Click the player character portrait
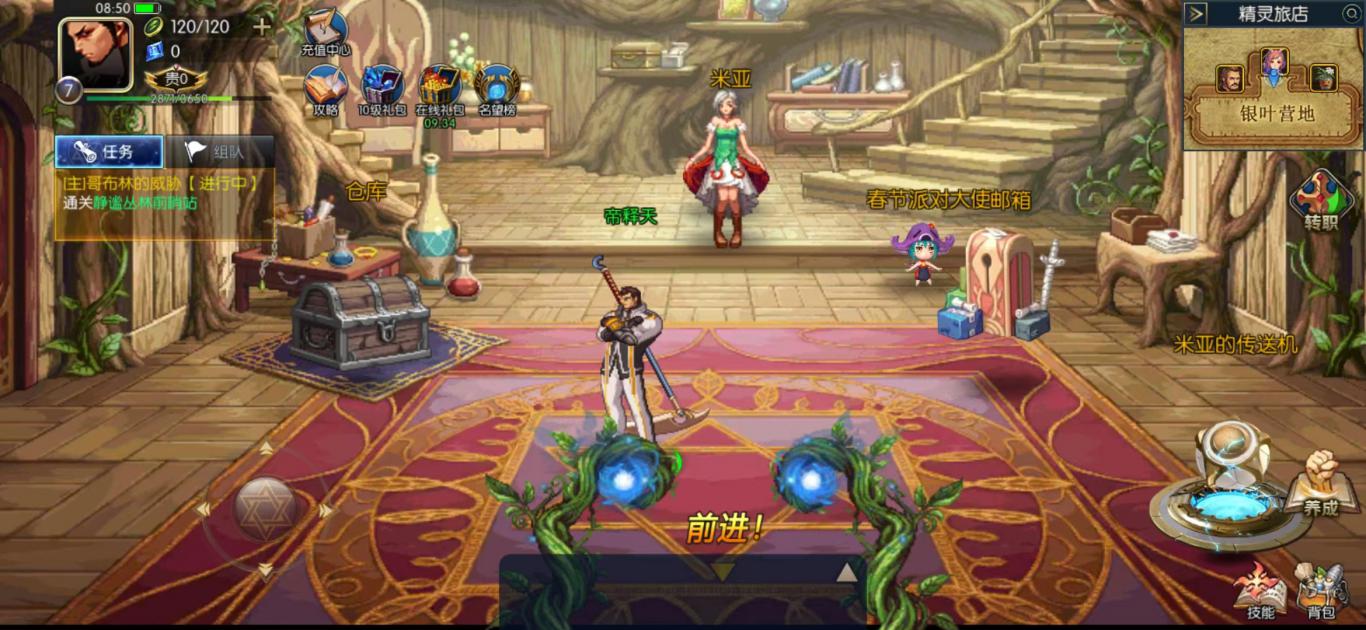The image size is (1366, 630). [x=95, y=54]
